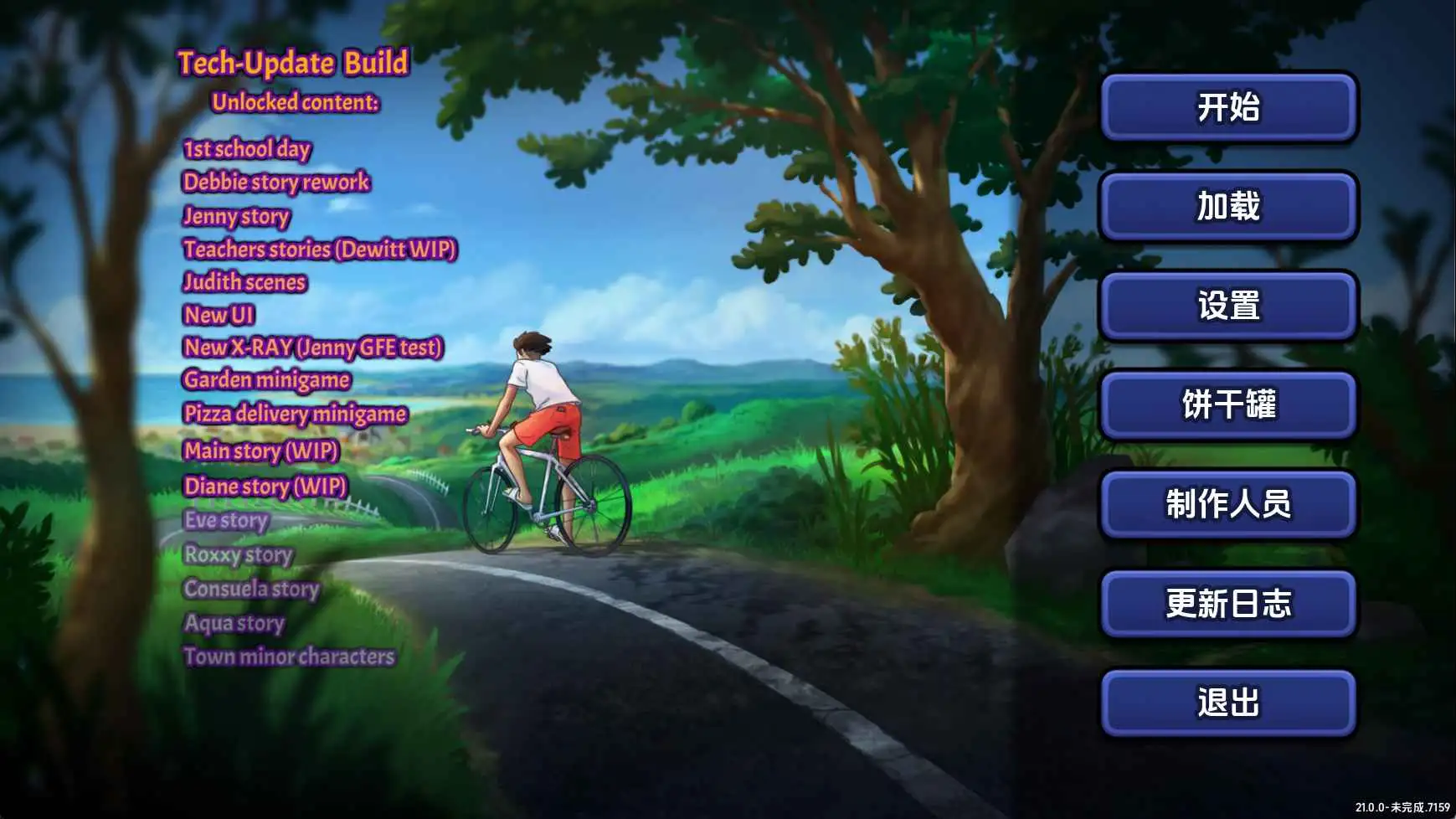
Task: Select the Diane story (WIP) entry
Action: pos(265,486)
